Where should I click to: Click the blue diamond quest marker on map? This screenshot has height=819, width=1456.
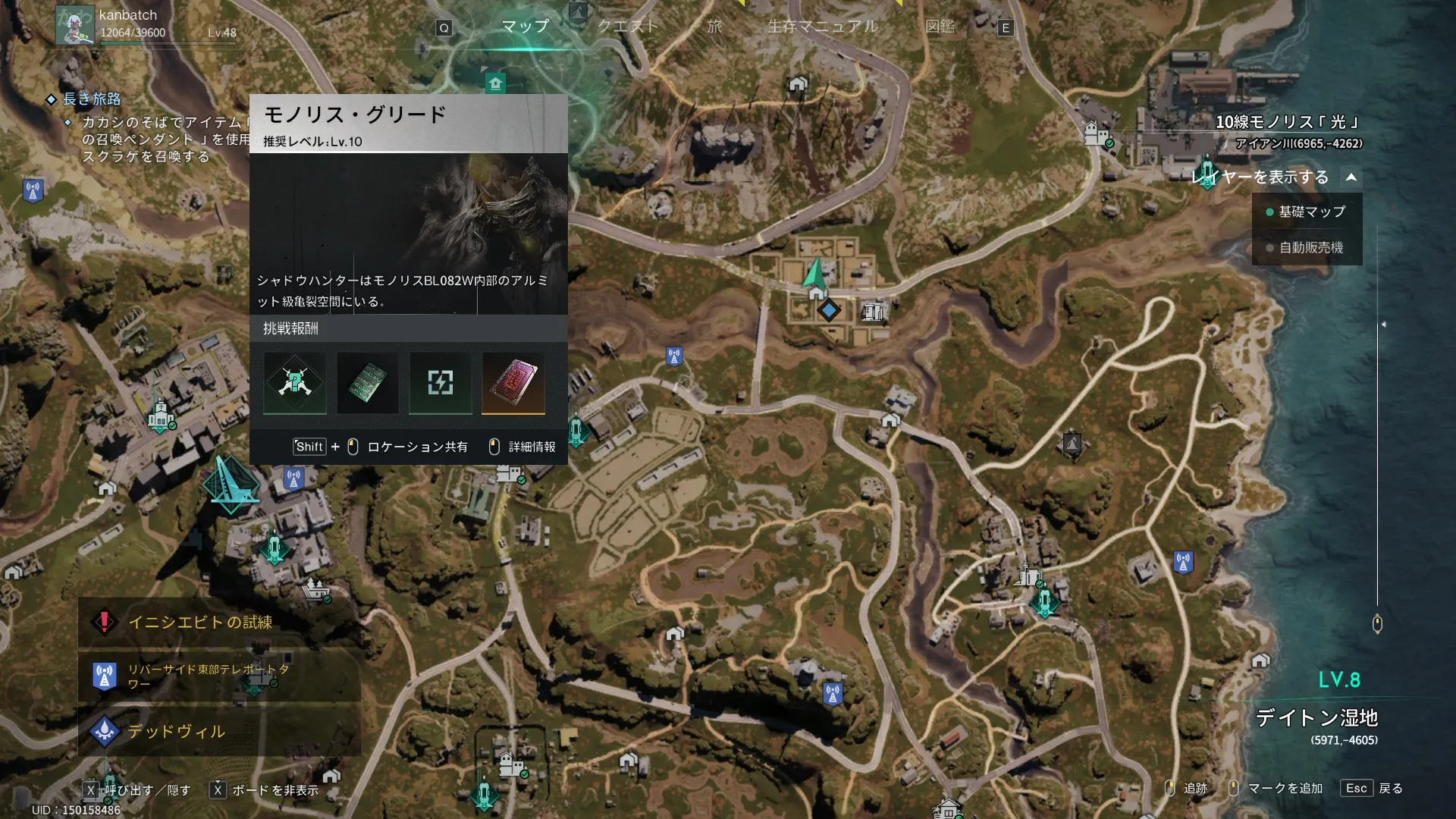point(829,310)
